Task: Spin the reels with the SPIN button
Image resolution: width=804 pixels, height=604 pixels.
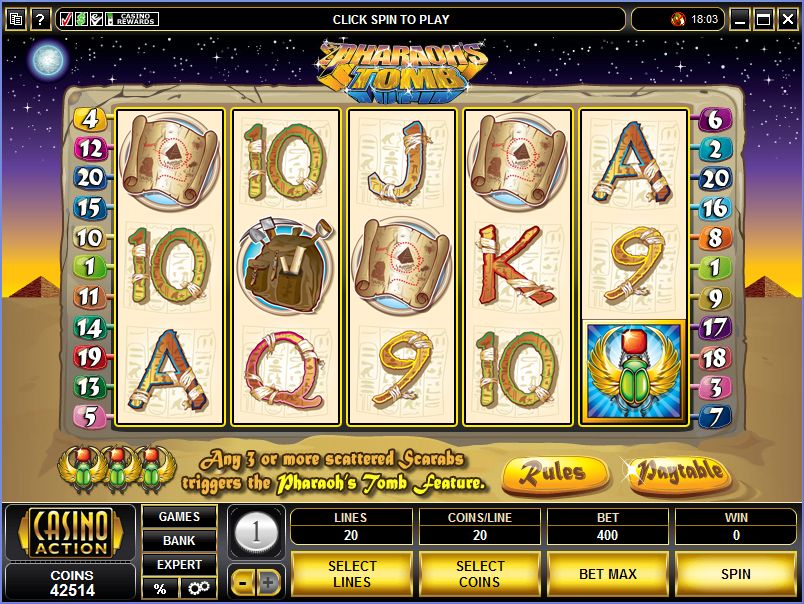Action: pyautogui.click(x=735, y=574)
